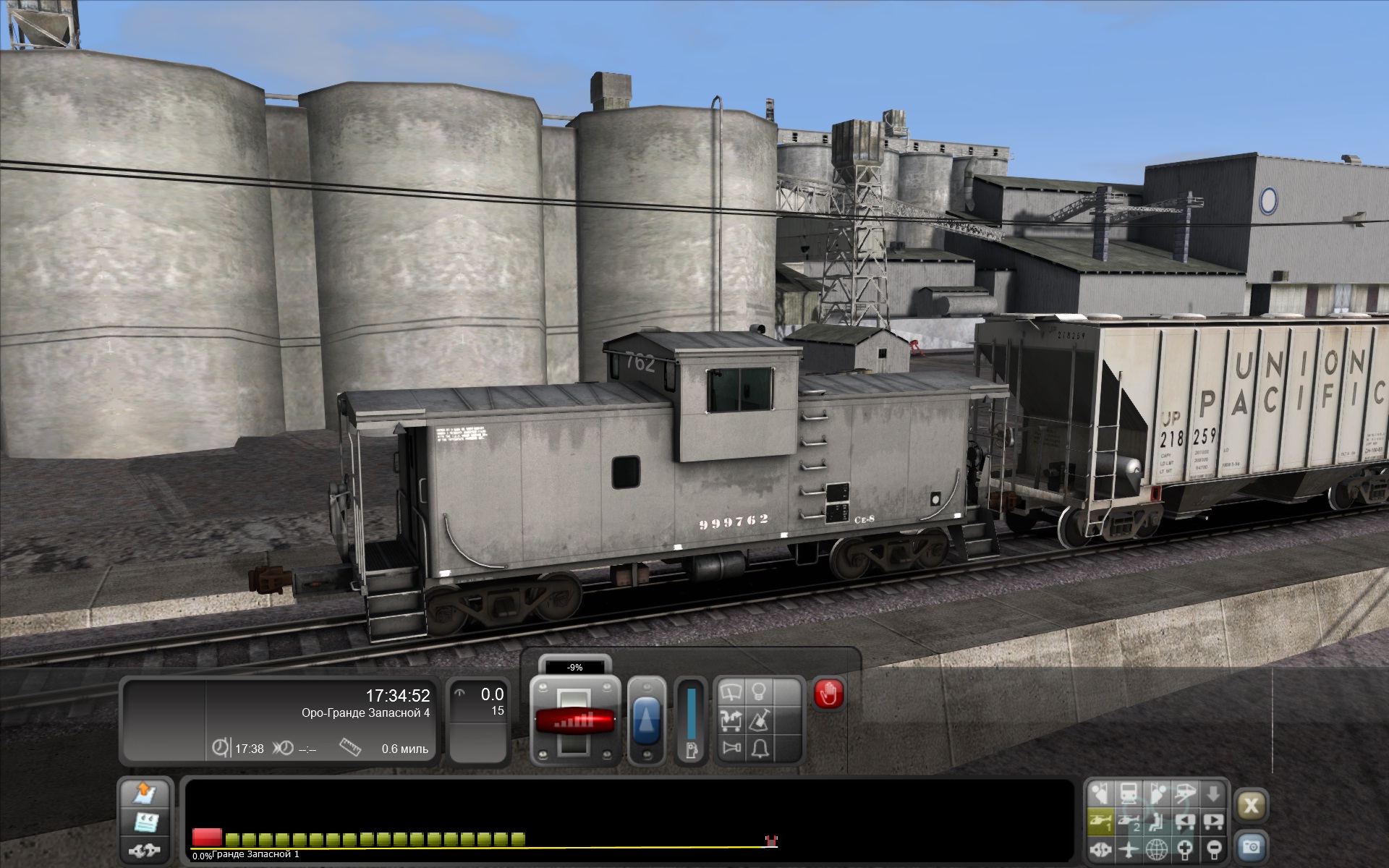Click the camera zoom-in plus icon
The height and width of the screenshot is (868, 1389).
[x=1185, y=848]
